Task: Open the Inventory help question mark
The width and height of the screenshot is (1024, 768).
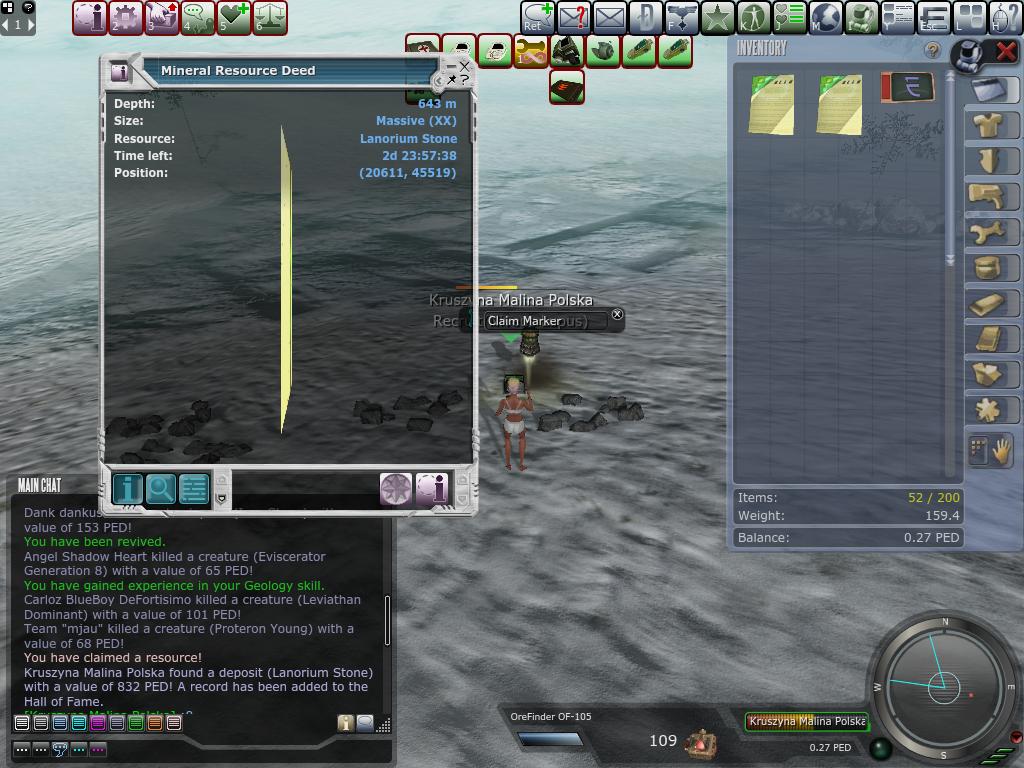Action: click(933, 50)
